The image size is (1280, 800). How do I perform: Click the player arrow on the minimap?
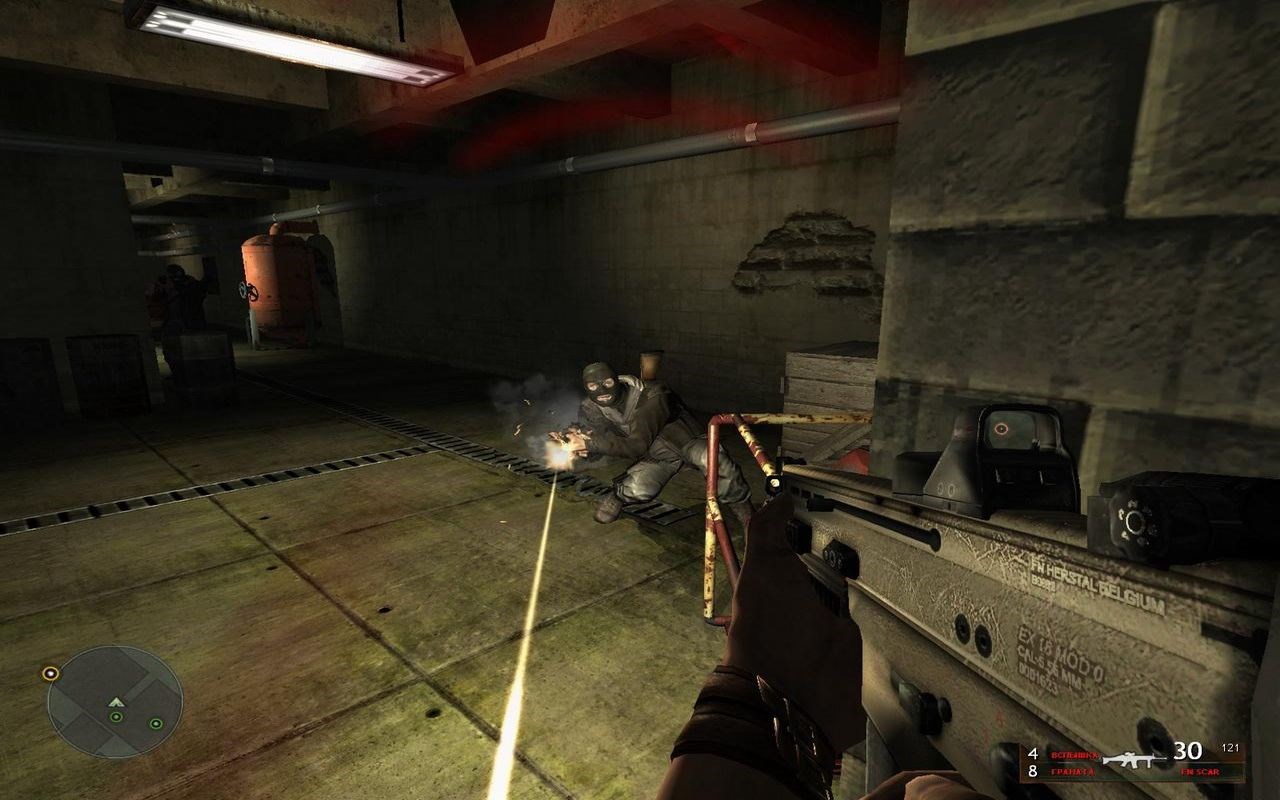116,702
